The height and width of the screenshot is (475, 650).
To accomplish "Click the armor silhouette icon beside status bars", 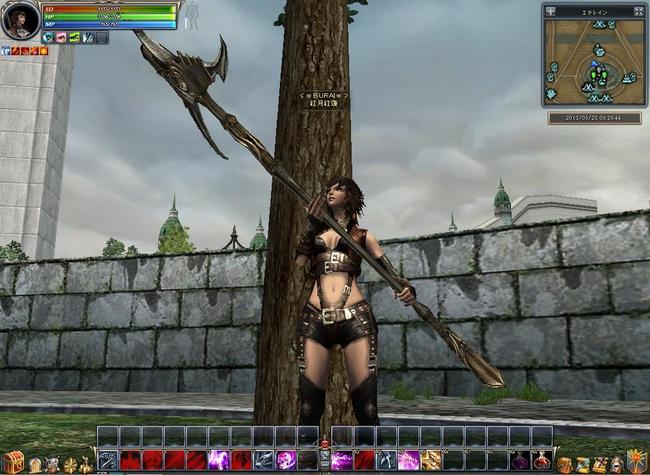I will (190, 14).
